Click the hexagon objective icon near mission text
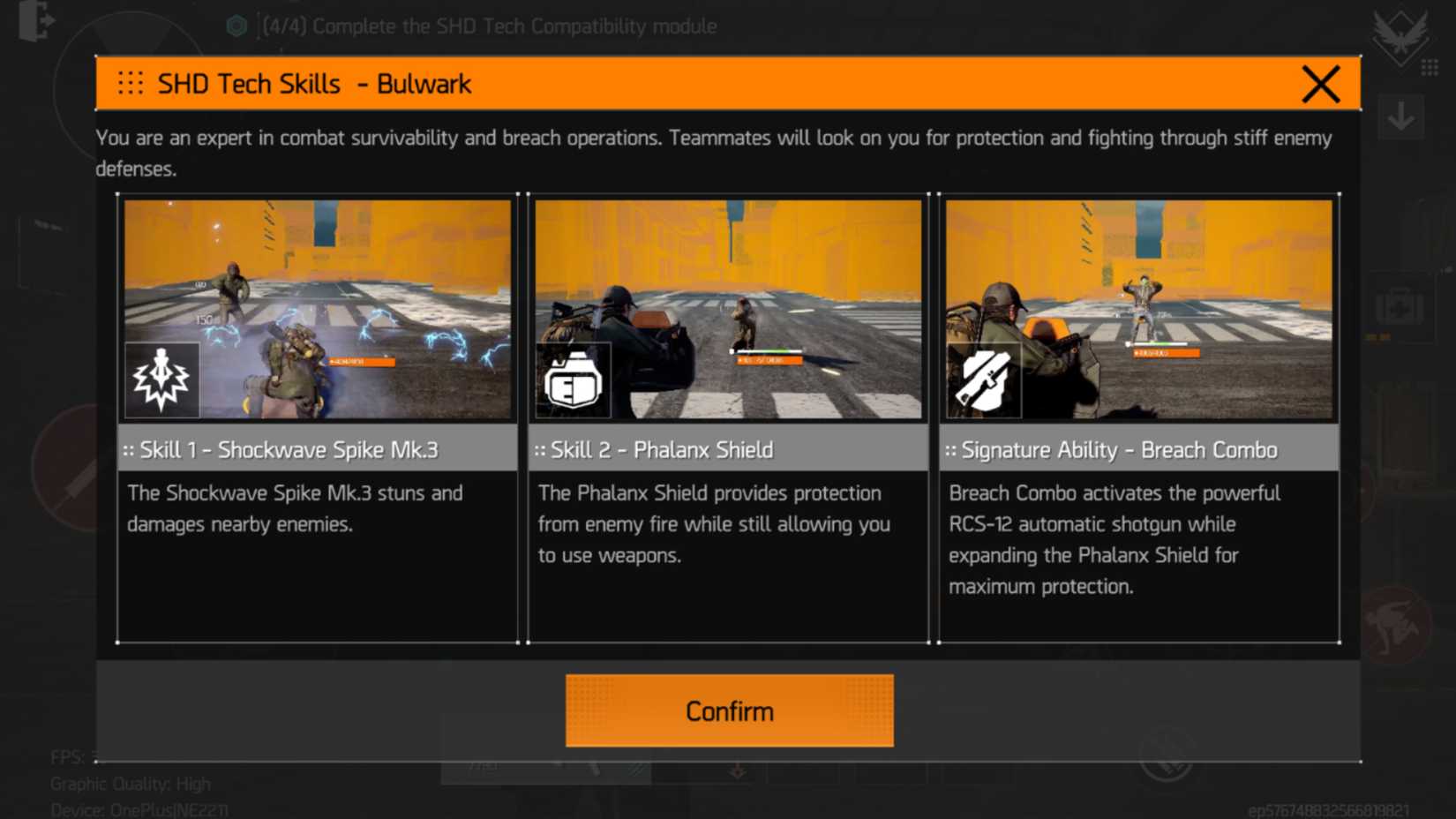 tap(236, 26)
